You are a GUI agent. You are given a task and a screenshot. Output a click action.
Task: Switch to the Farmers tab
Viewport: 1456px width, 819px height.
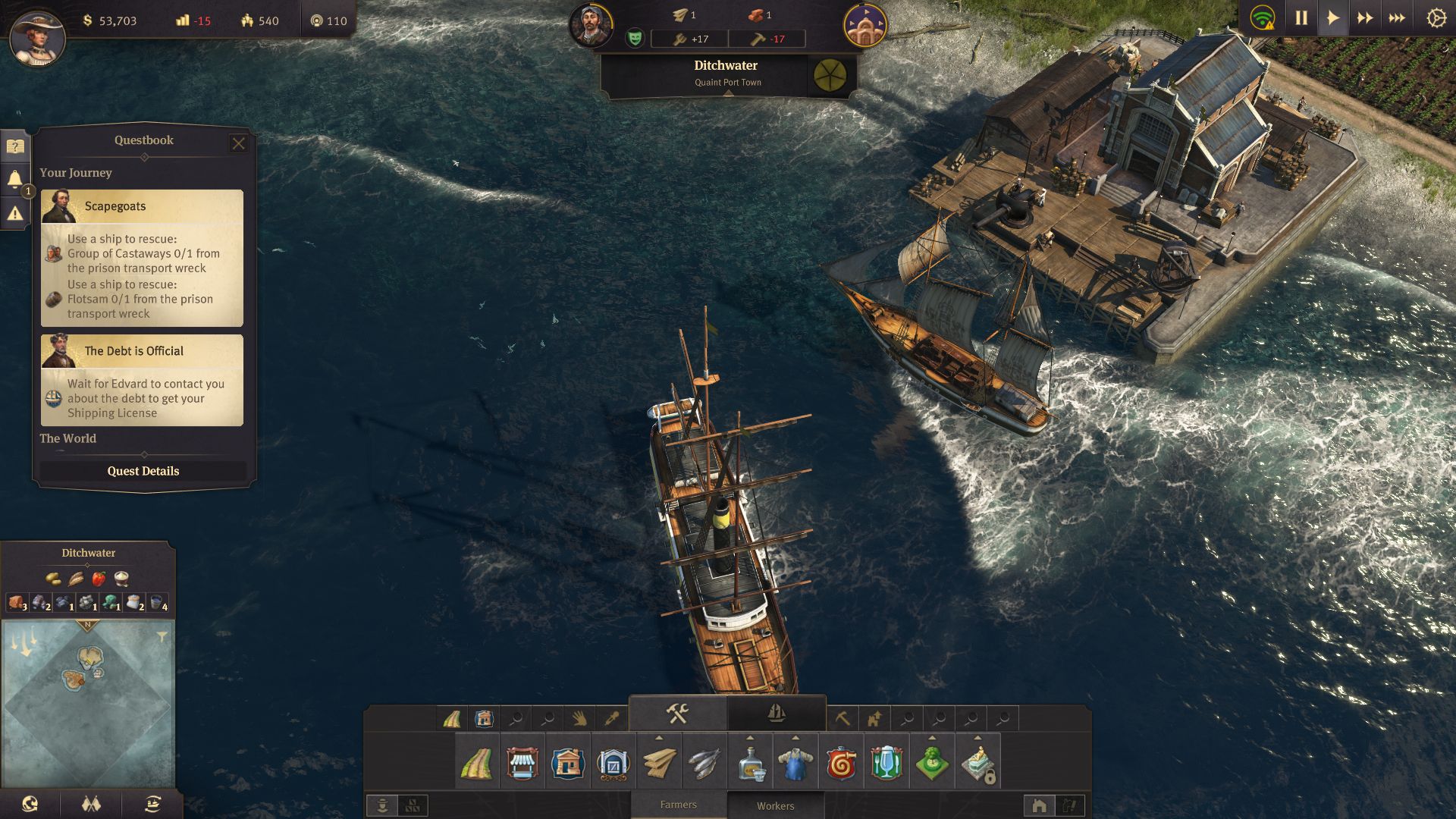pyautogui.click(x=678, y=805)
